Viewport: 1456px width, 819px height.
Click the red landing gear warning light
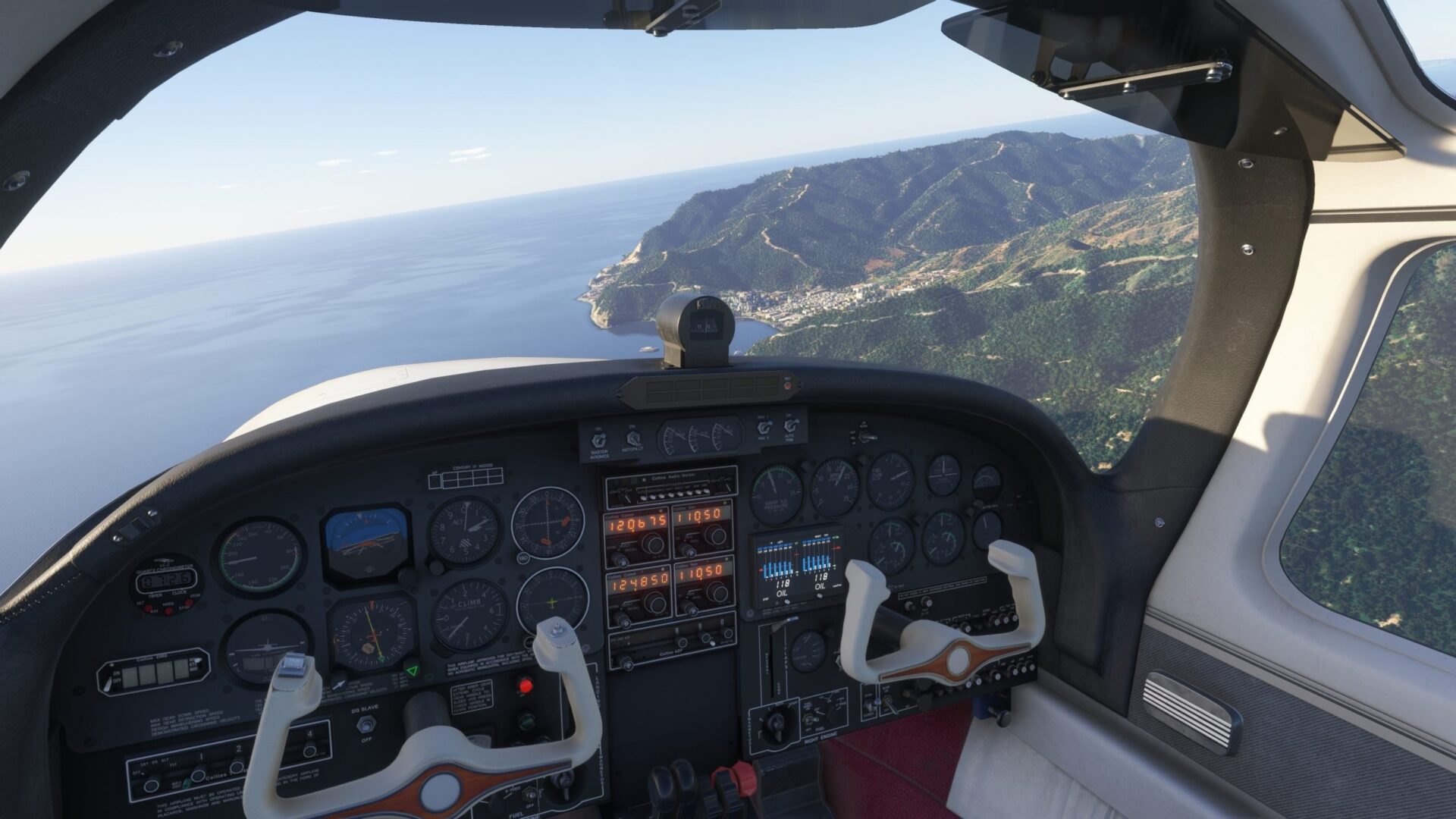525,686
